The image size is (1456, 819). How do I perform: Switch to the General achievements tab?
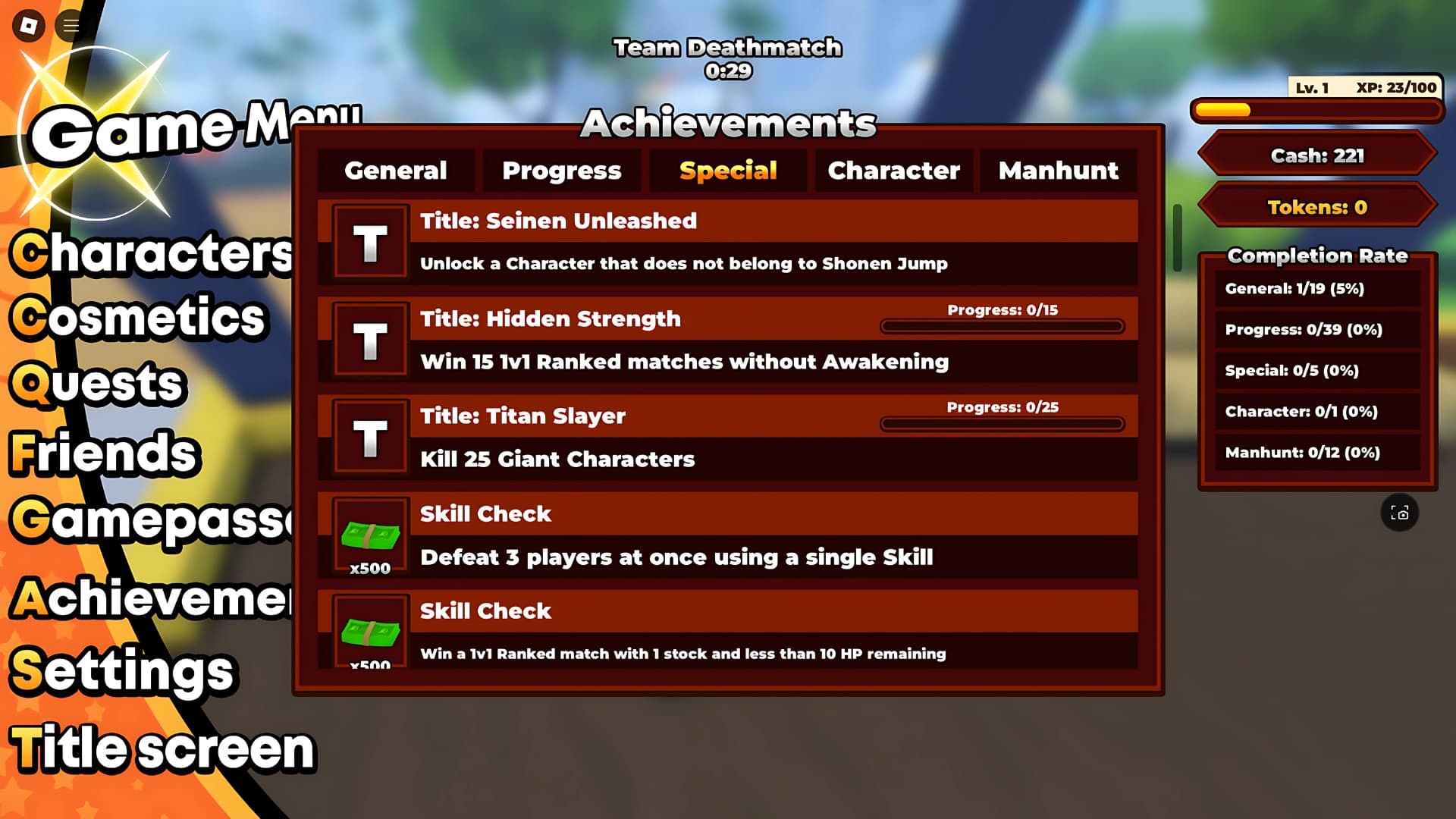pos(396,171)
